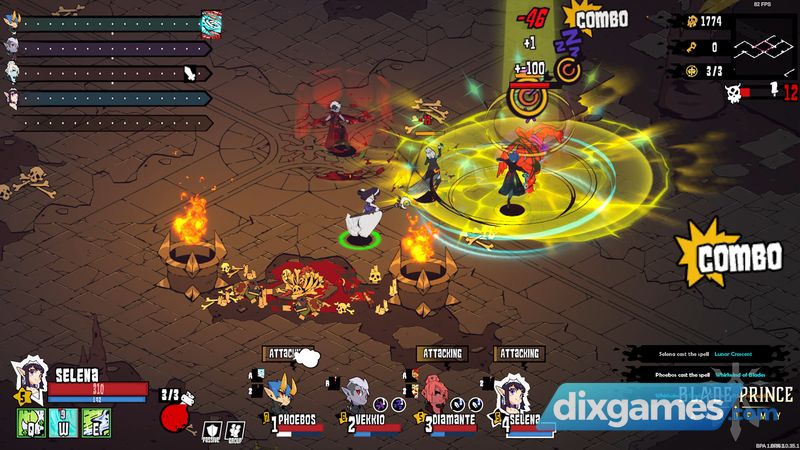800x450 pixels.
Task: Select Phoebos's timeline portrait
Action: click(x=13, y=21)
